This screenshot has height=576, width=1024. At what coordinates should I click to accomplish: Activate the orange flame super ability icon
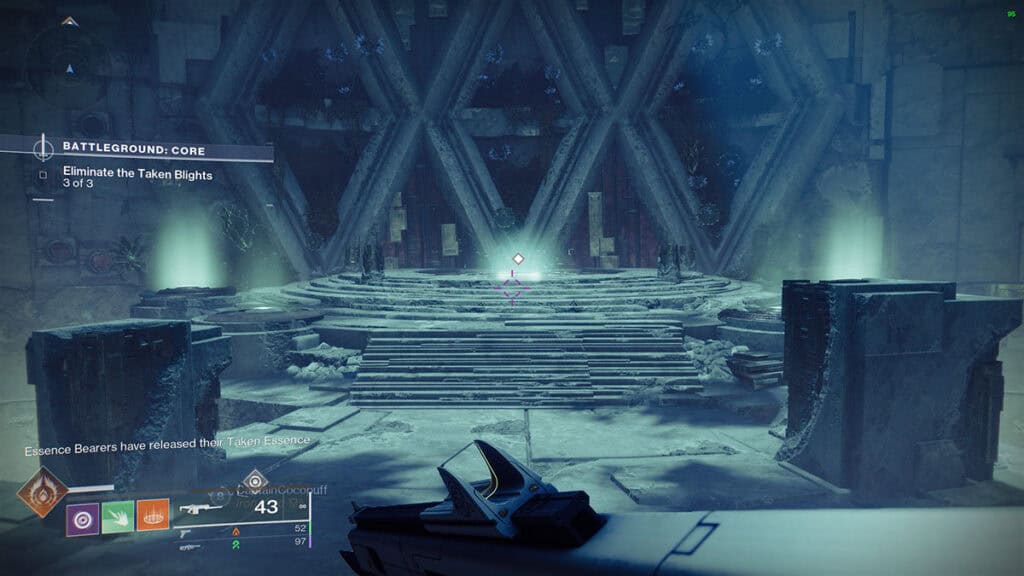(42, 492)
